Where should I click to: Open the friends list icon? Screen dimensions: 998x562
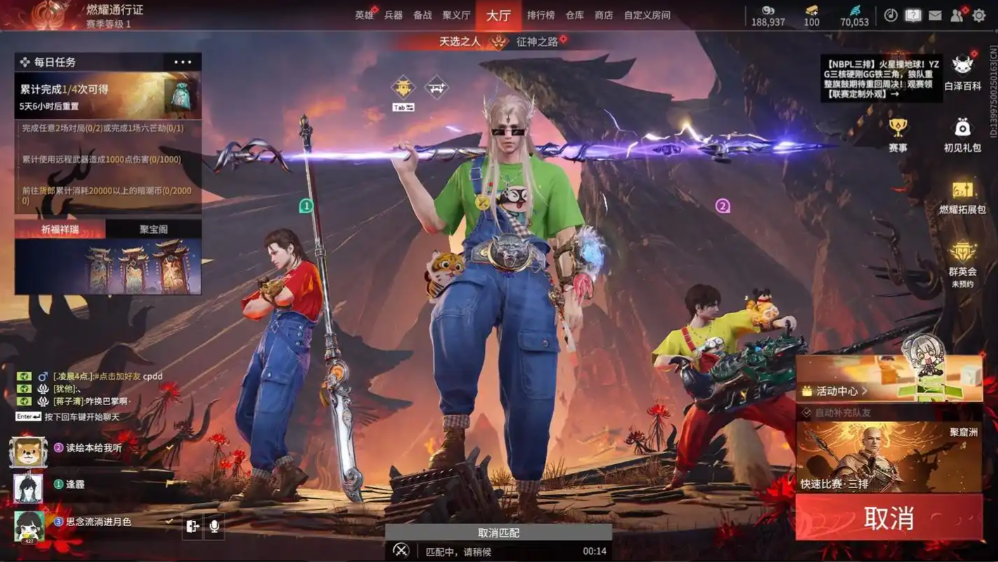[x=957, y=15]
